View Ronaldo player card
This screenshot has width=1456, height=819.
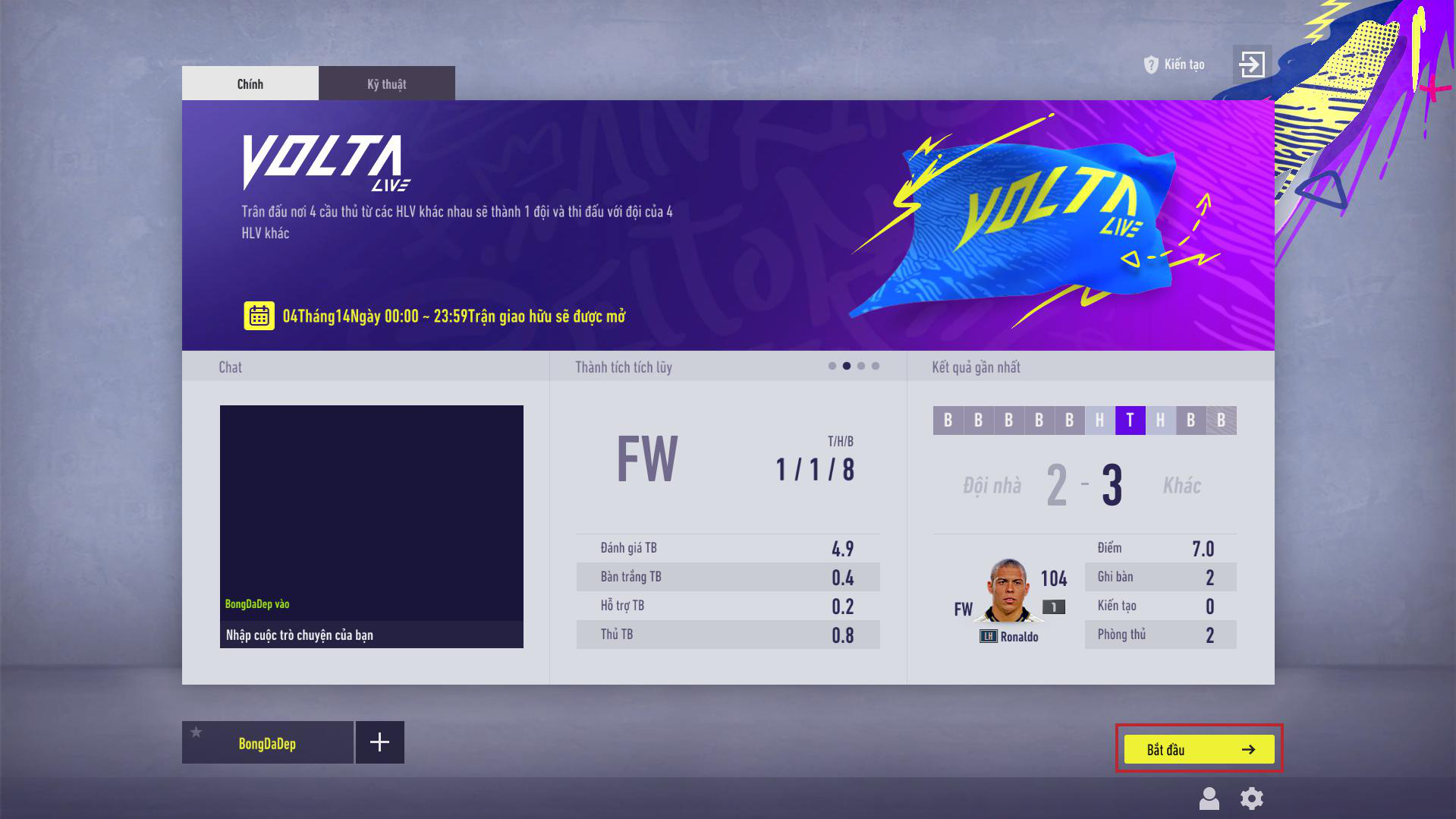point(1008,592)
